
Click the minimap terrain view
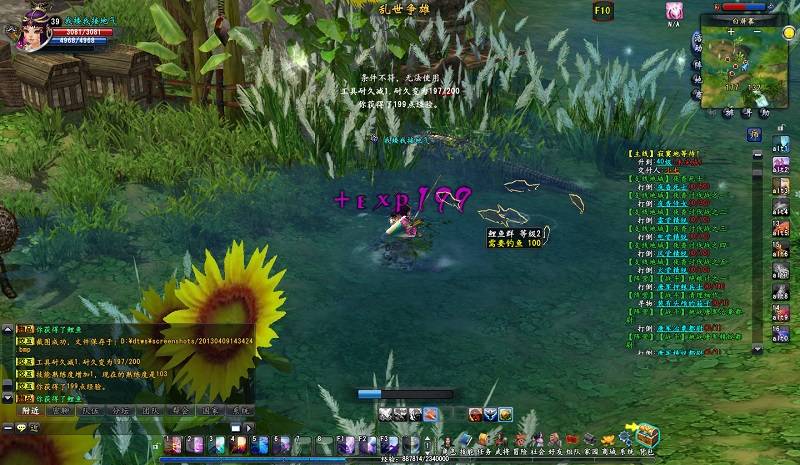tap(741, 63)
